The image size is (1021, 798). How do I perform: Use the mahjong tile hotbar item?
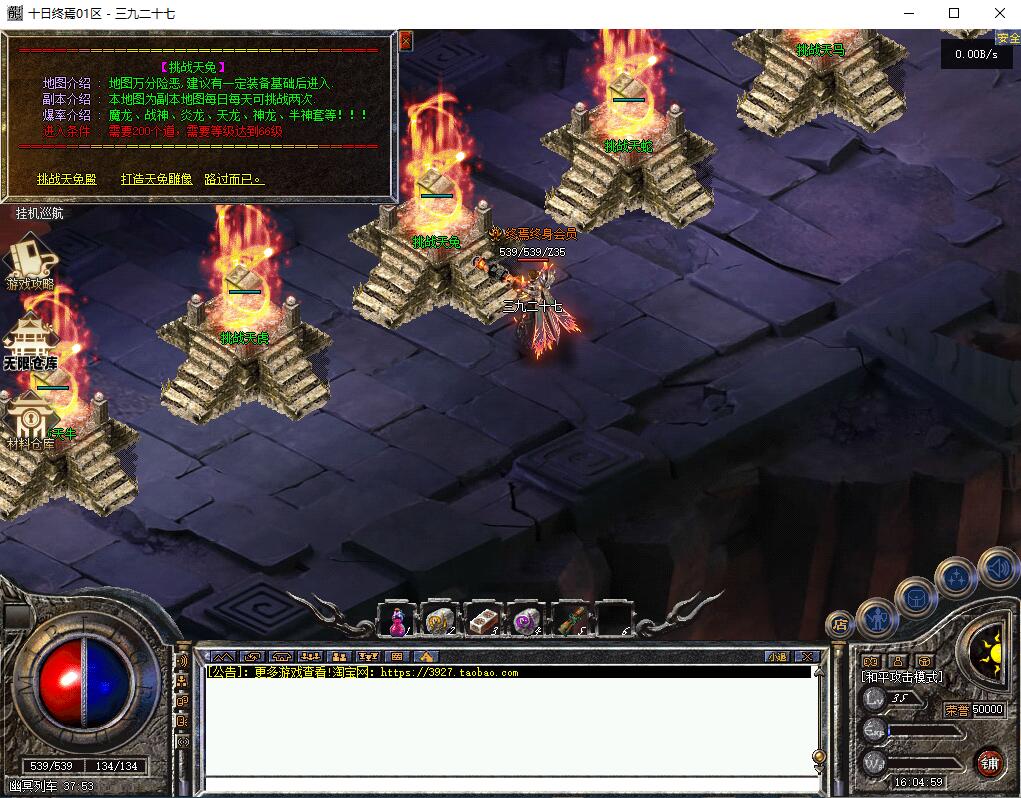tap(483, 620)
